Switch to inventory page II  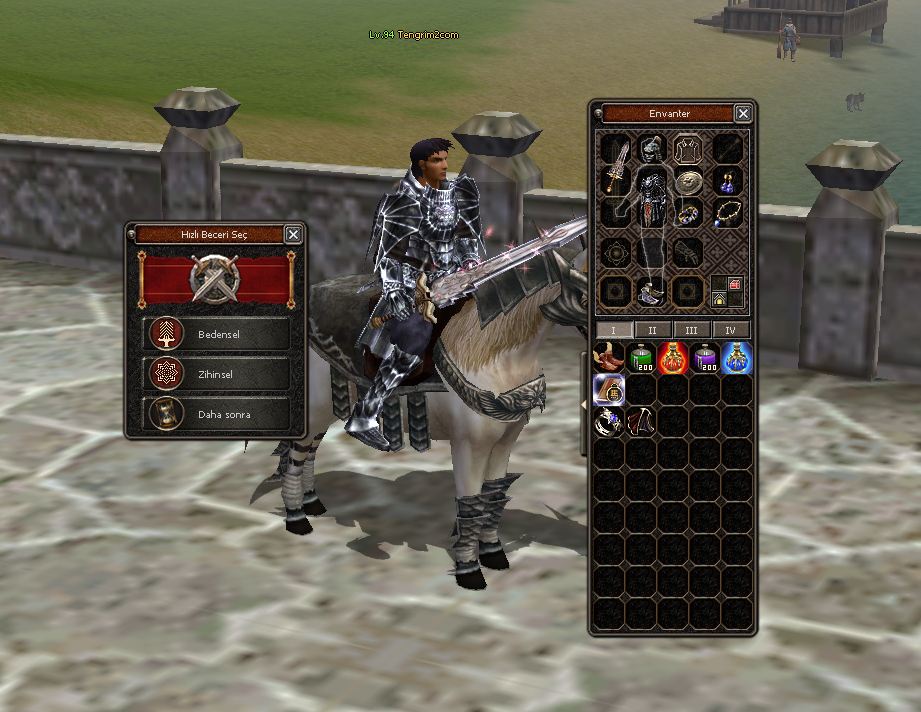pos(652,330)
